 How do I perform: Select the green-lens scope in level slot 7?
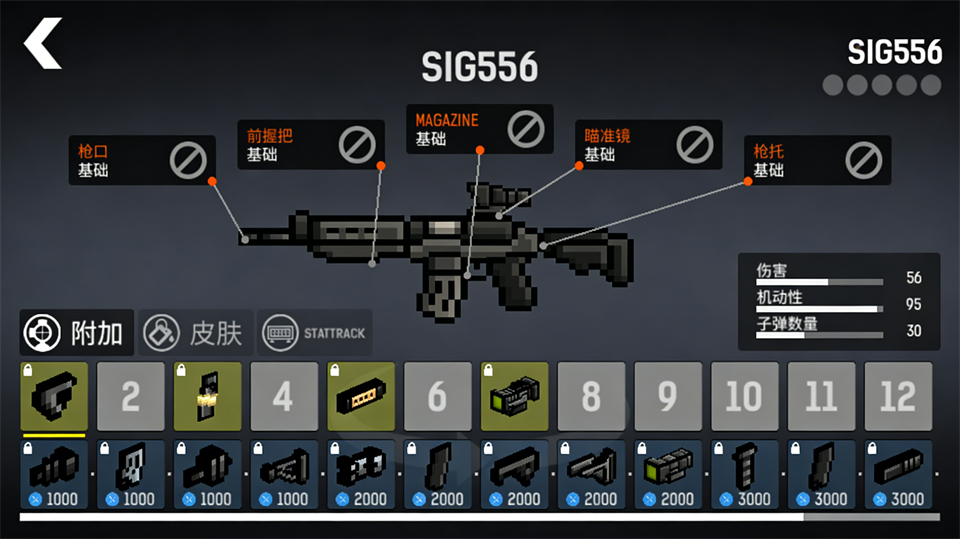click(515, 396)
